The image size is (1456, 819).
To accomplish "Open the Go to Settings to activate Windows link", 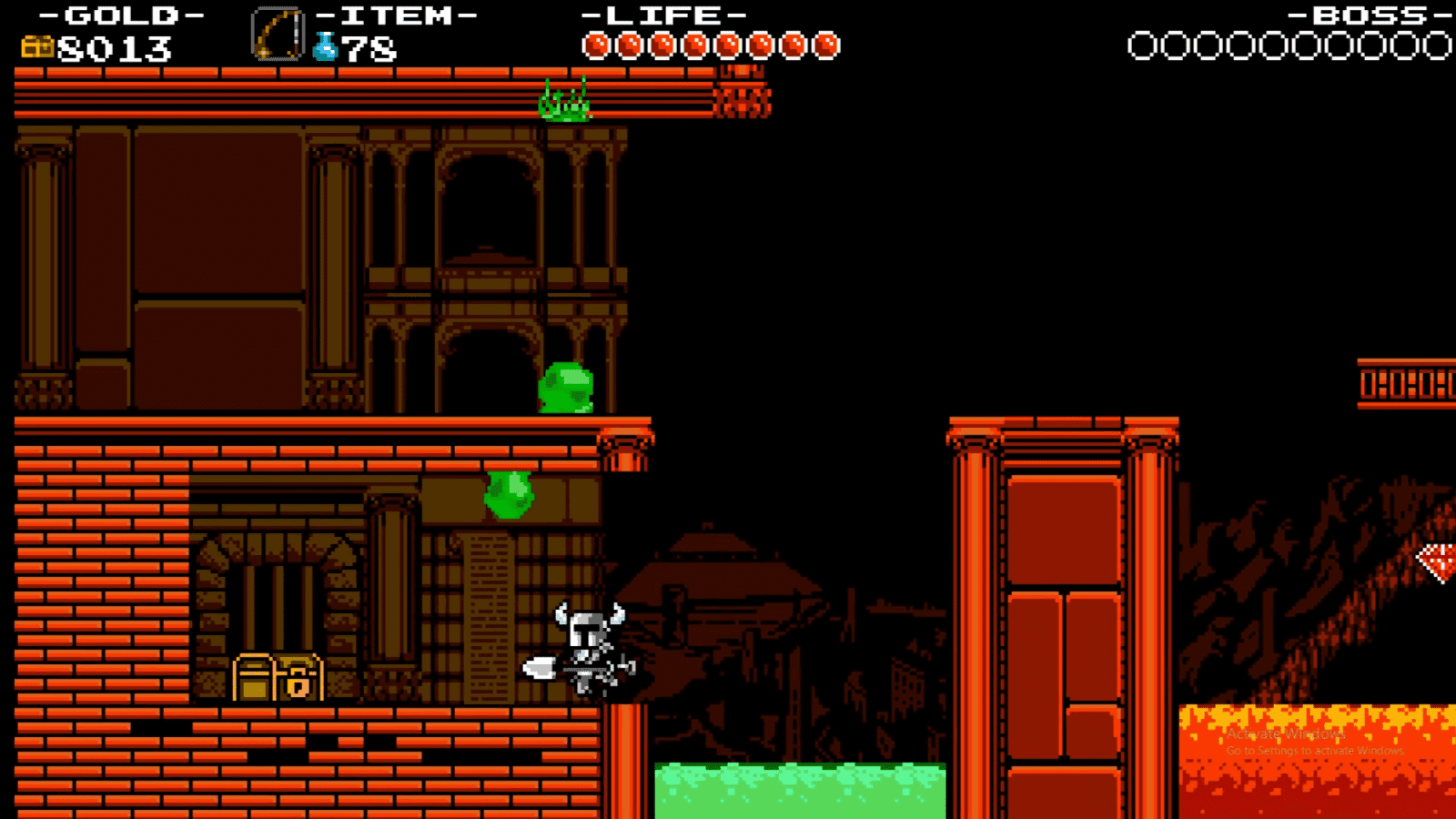I will coord(1314,751).
